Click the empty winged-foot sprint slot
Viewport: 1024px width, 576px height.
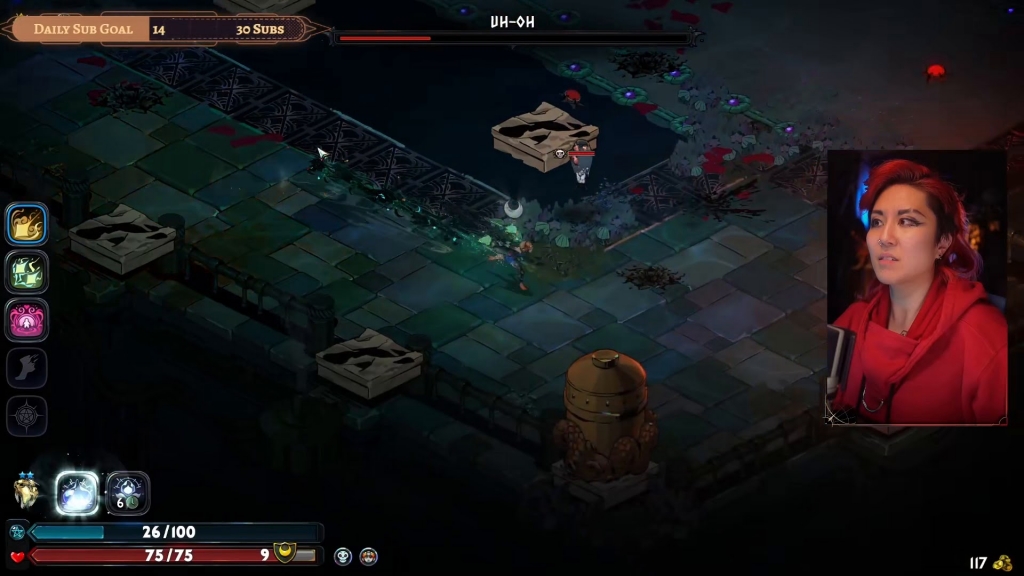tap(27, 368)
